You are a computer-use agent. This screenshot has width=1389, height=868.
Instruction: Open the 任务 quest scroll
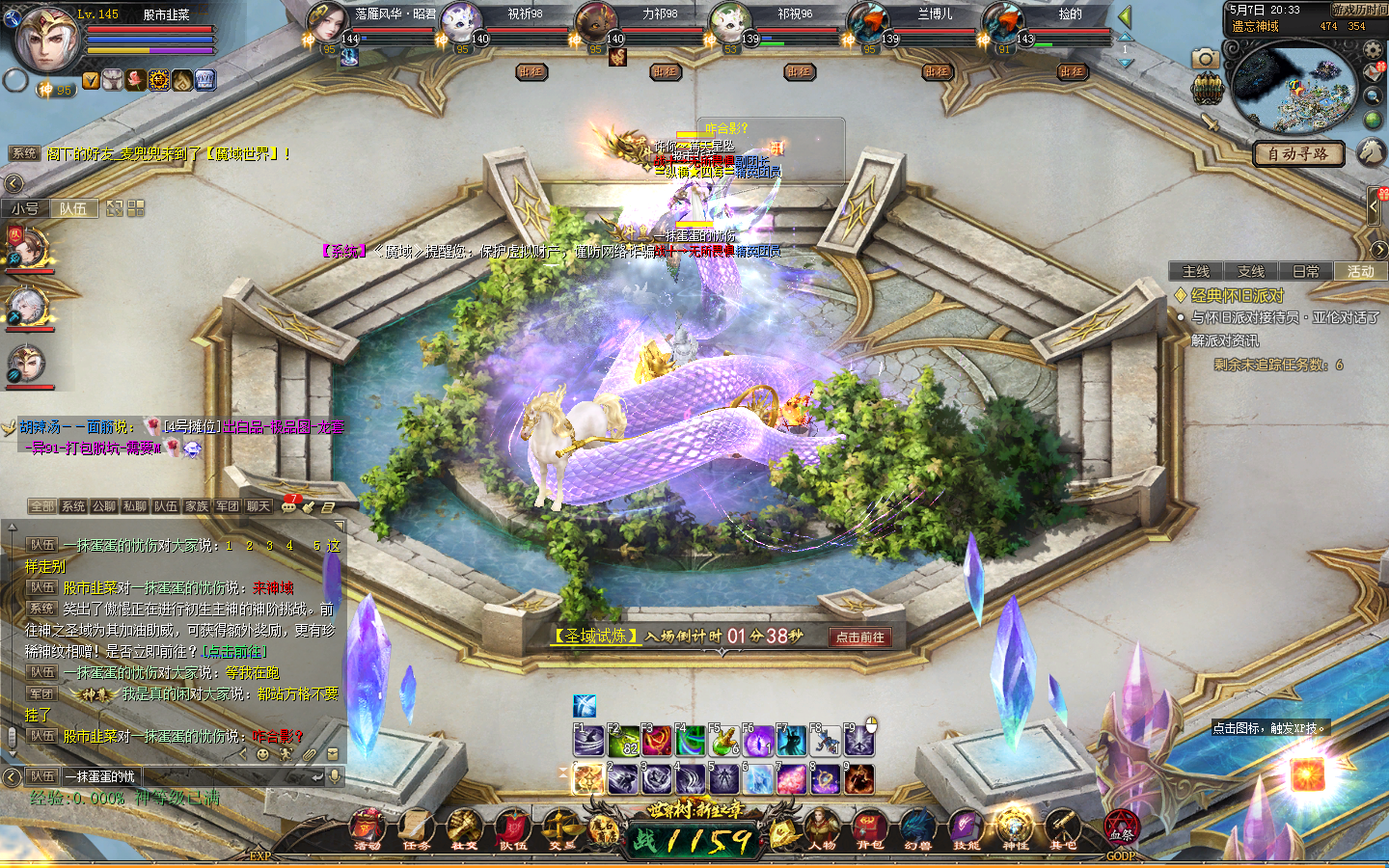coord(416,829)
